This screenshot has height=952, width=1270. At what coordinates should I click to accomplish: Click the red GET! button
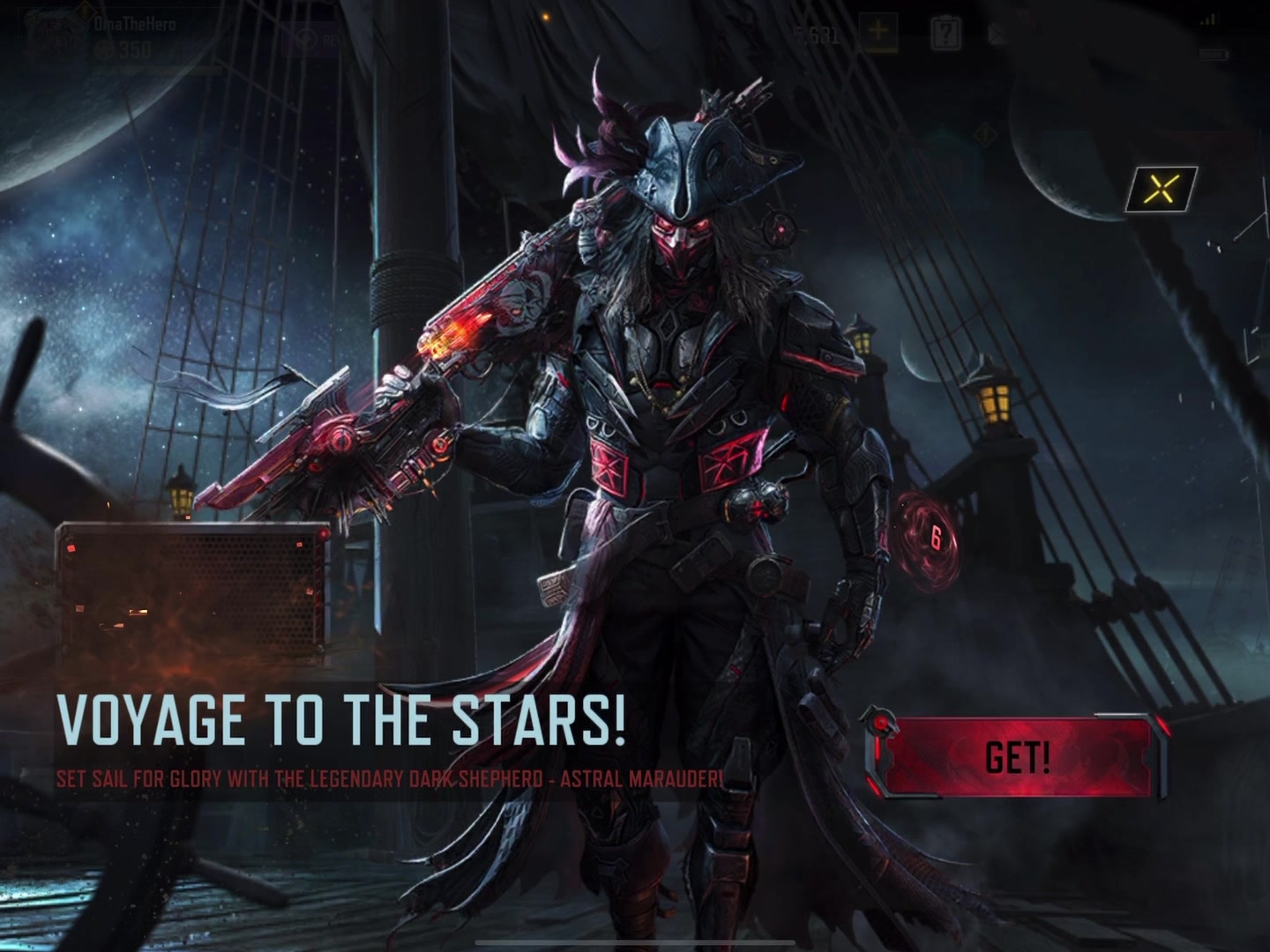tap(1018, 756)
